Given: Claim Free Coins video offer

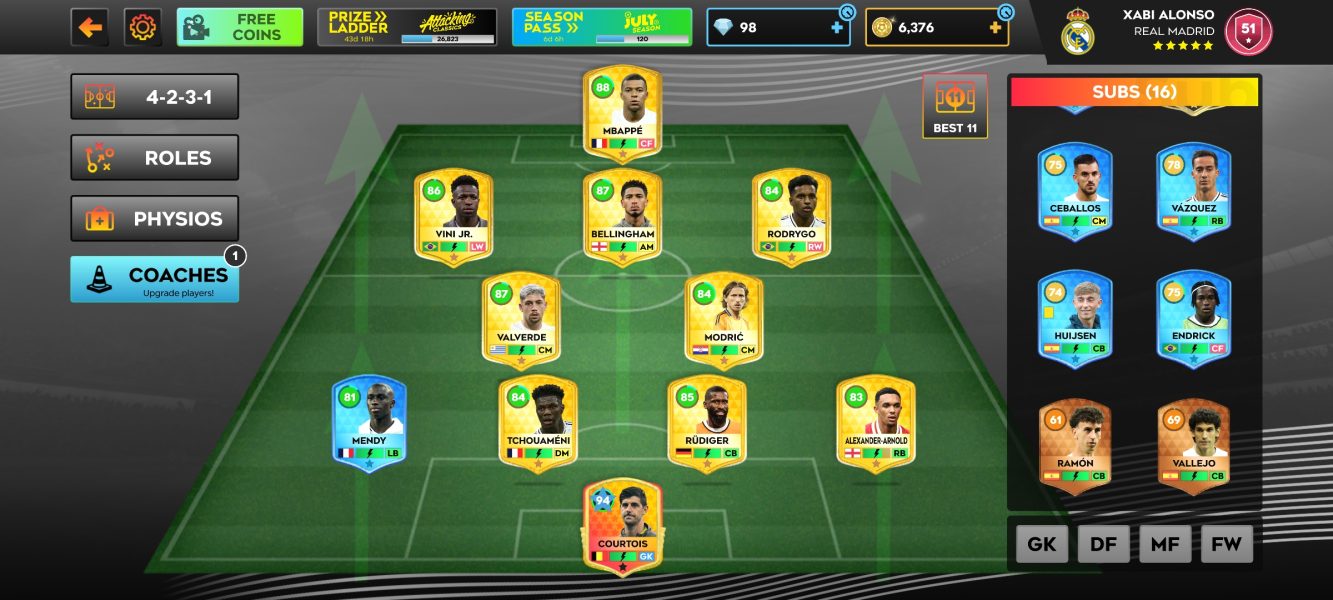Looking at the screenshot, I should point(240,27).
